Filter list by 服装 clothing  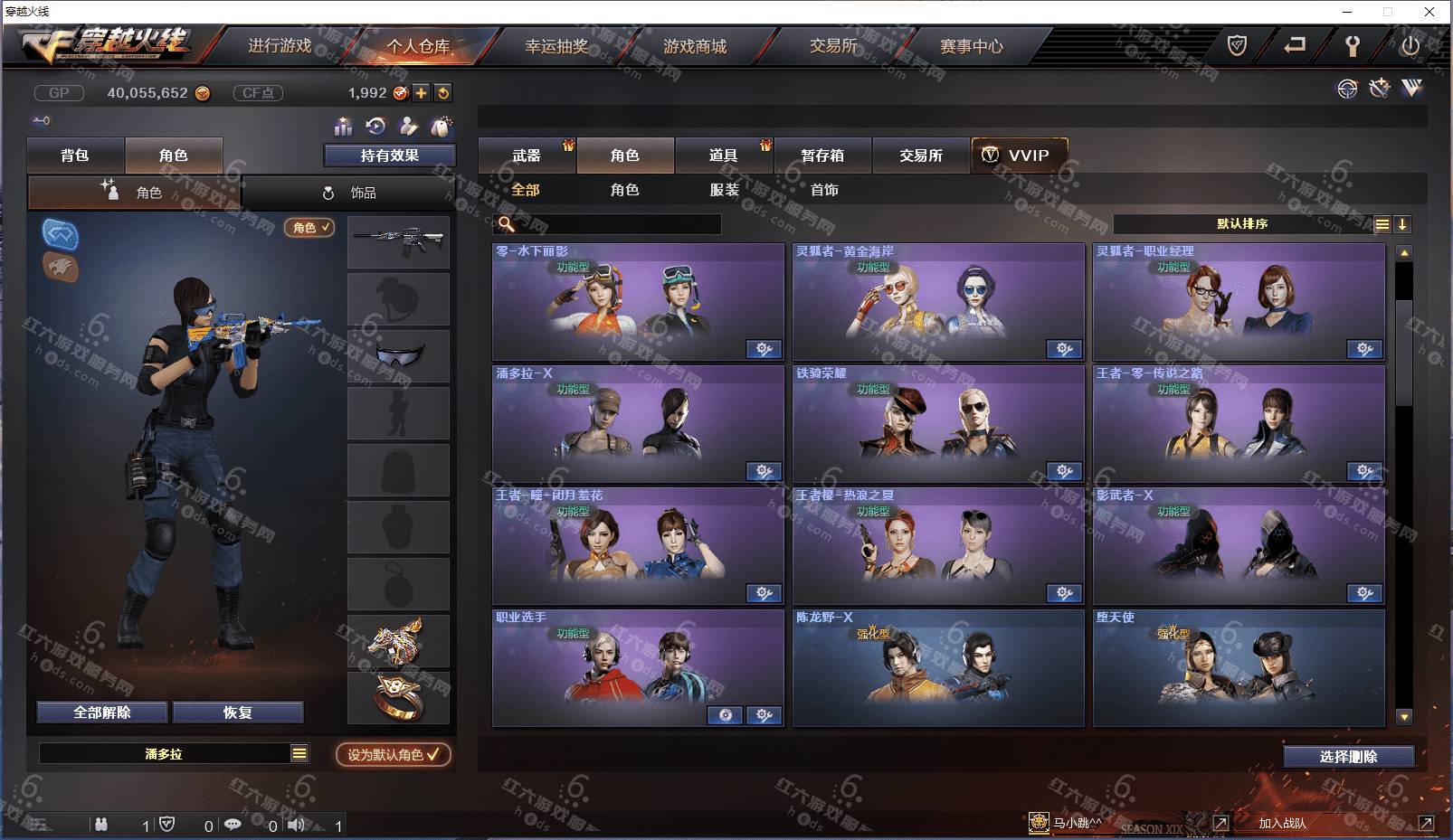pos(724,190)
